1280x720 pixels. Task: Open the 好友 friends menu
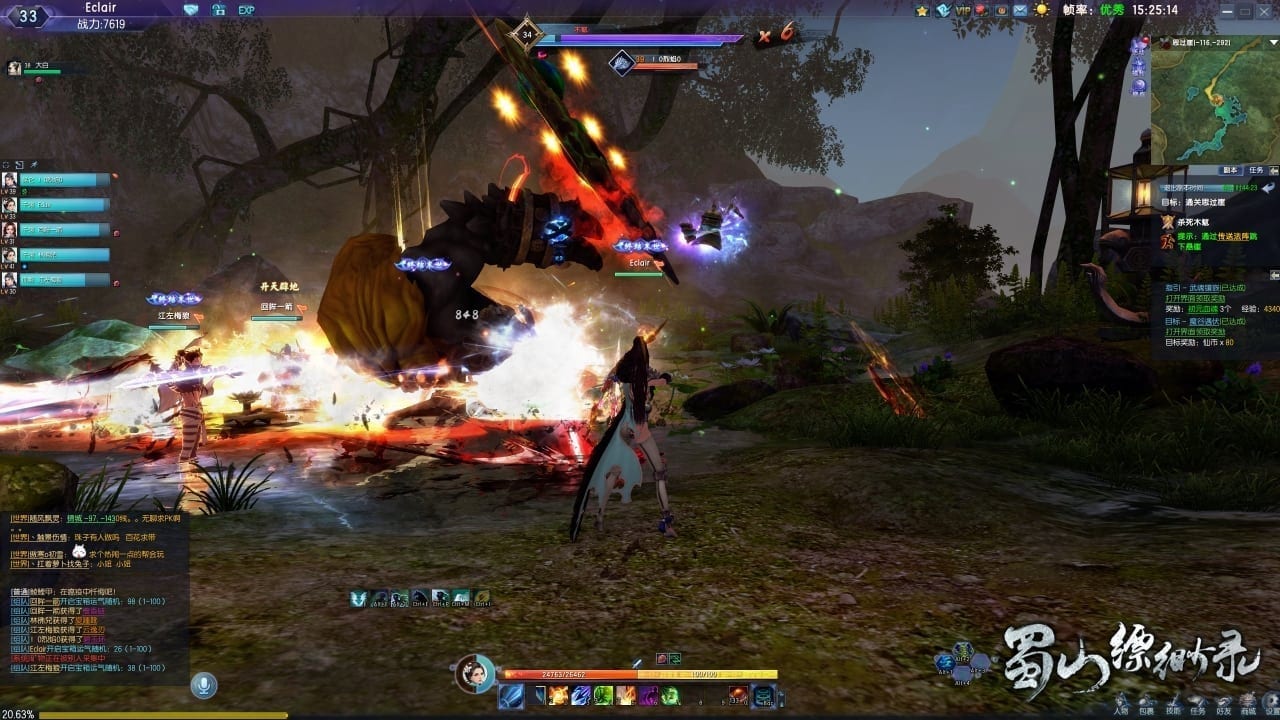click(x=1223, y=702)
